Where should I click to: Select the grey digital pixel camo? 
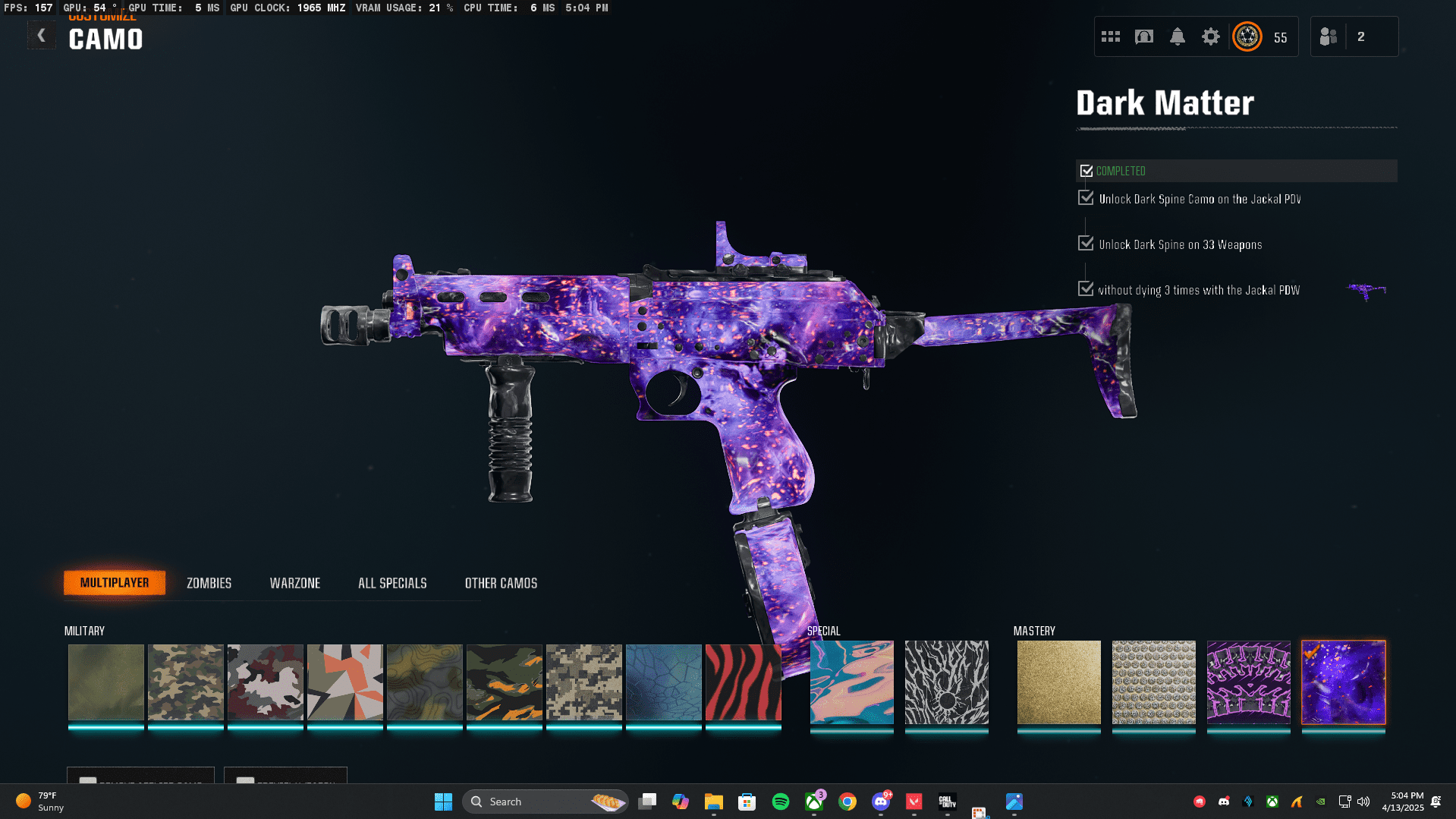click(x=583, y=682)
